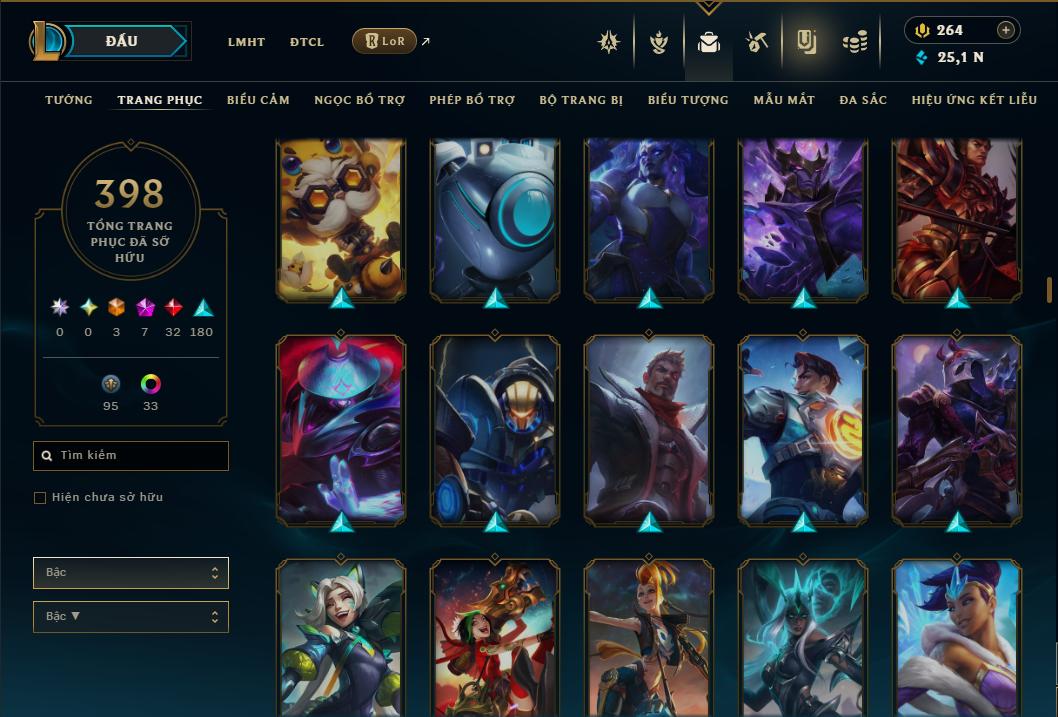Screen dimensions: 1058x717
Task: Open the ĐA SẮC chromas tab
Action: 863,100
